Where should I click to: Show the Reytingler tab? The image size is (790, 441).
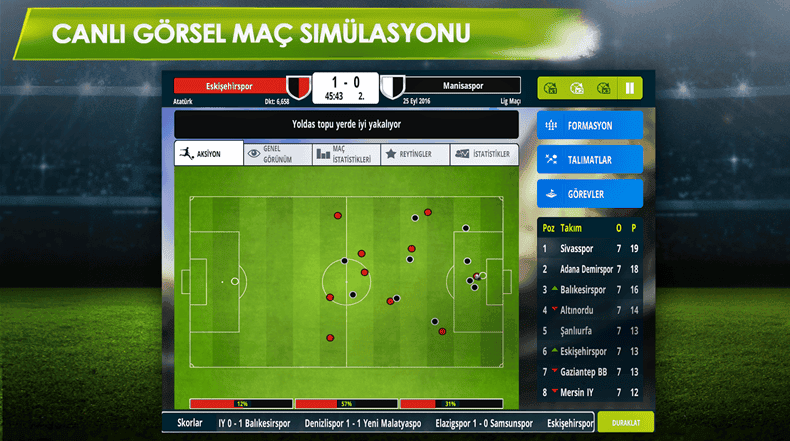click(415, 153)
